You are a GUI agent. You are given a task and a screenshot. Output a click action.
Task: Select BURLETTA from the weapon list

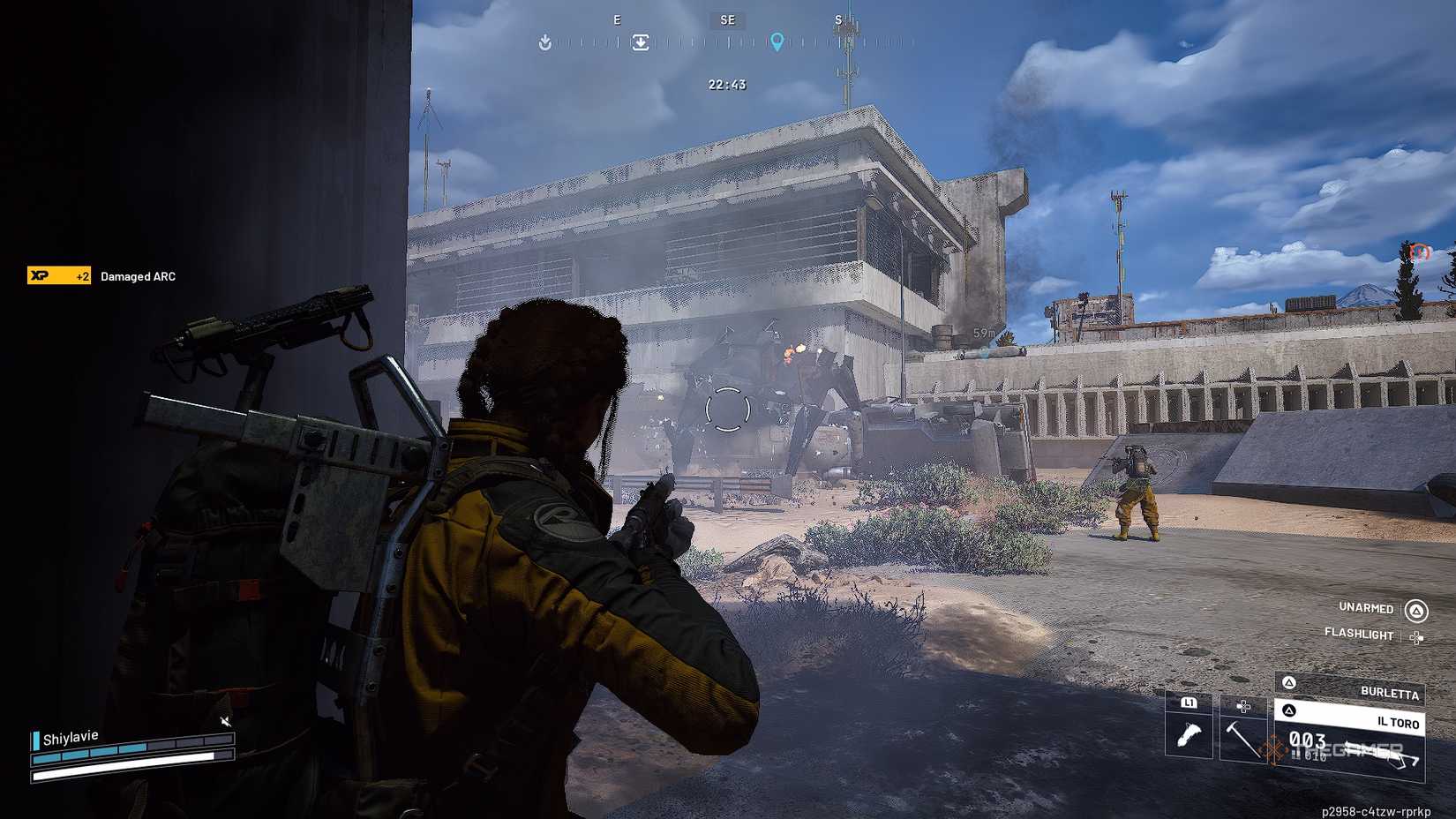1389,695
